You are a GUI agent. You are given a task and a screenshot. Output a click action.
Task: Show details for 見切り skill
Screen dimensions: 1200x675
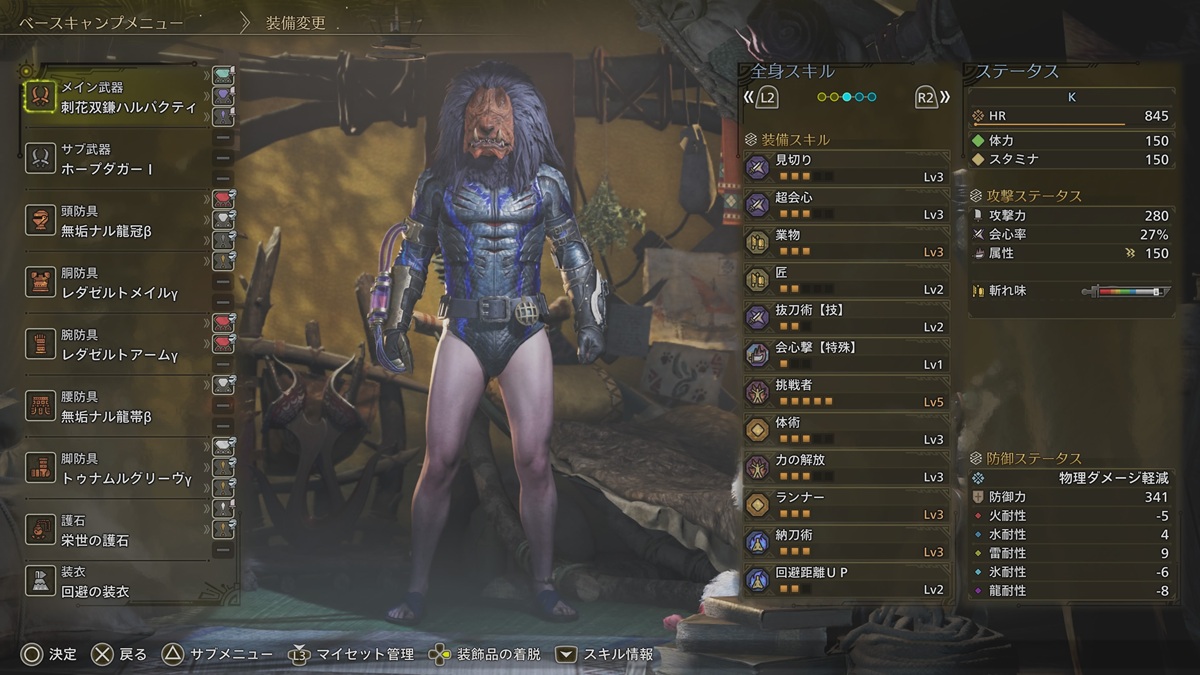(845, 167)
